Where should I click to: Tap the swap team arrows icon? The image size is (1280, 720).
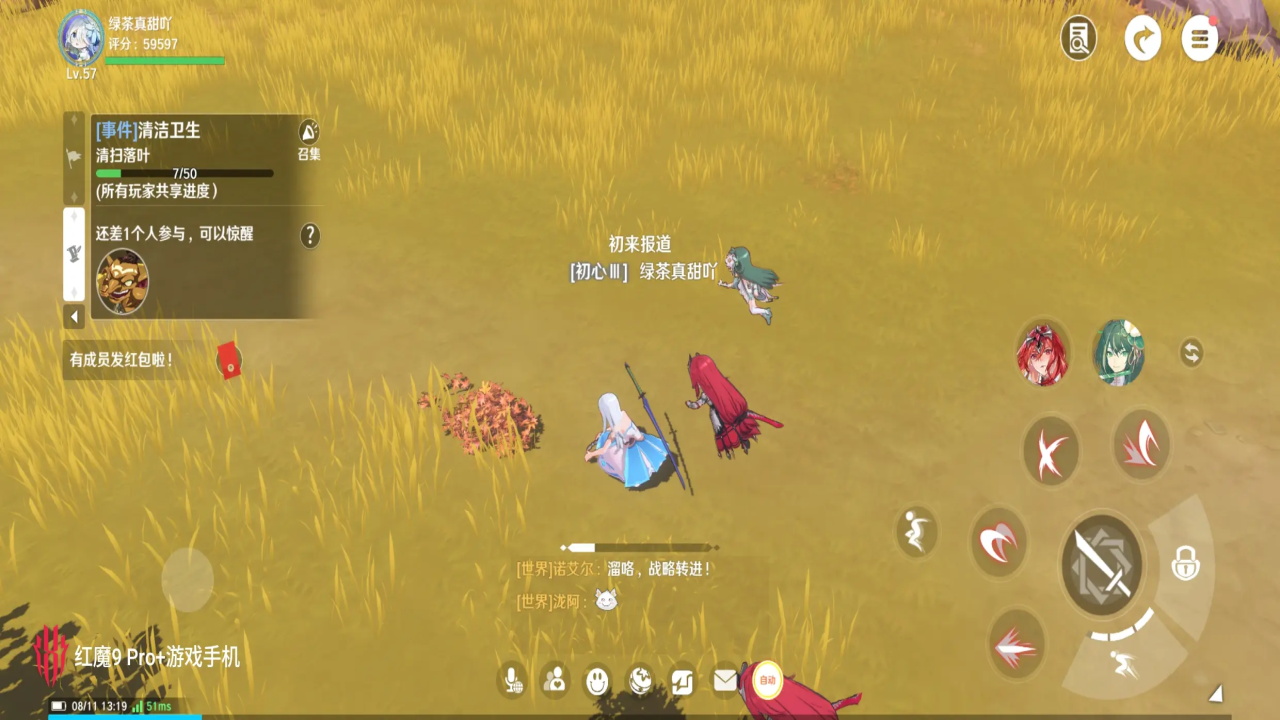click(x=1191, y=352)
